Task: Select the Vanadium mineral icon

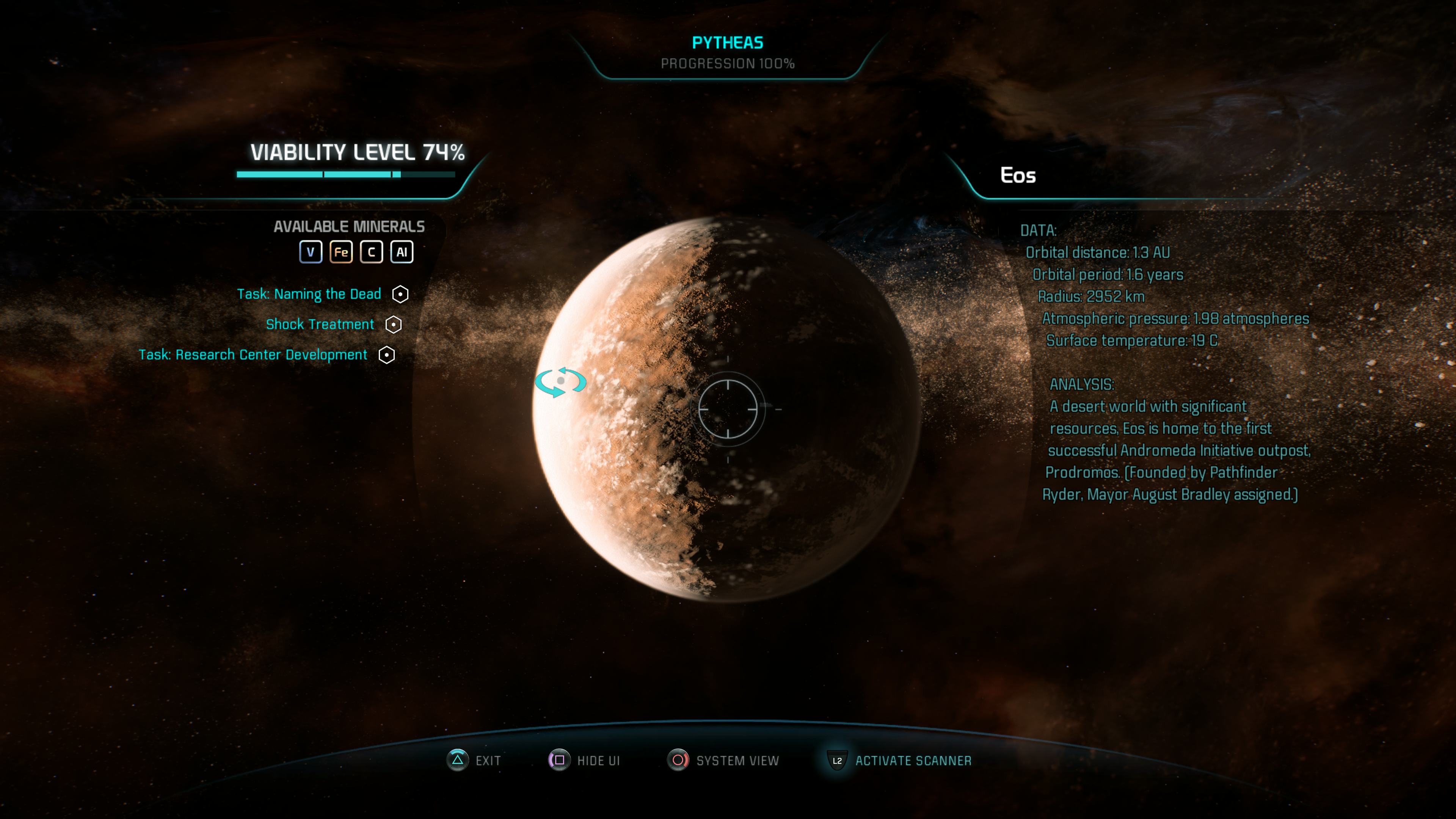Action: pyautogui.click(x=310, y=252)
